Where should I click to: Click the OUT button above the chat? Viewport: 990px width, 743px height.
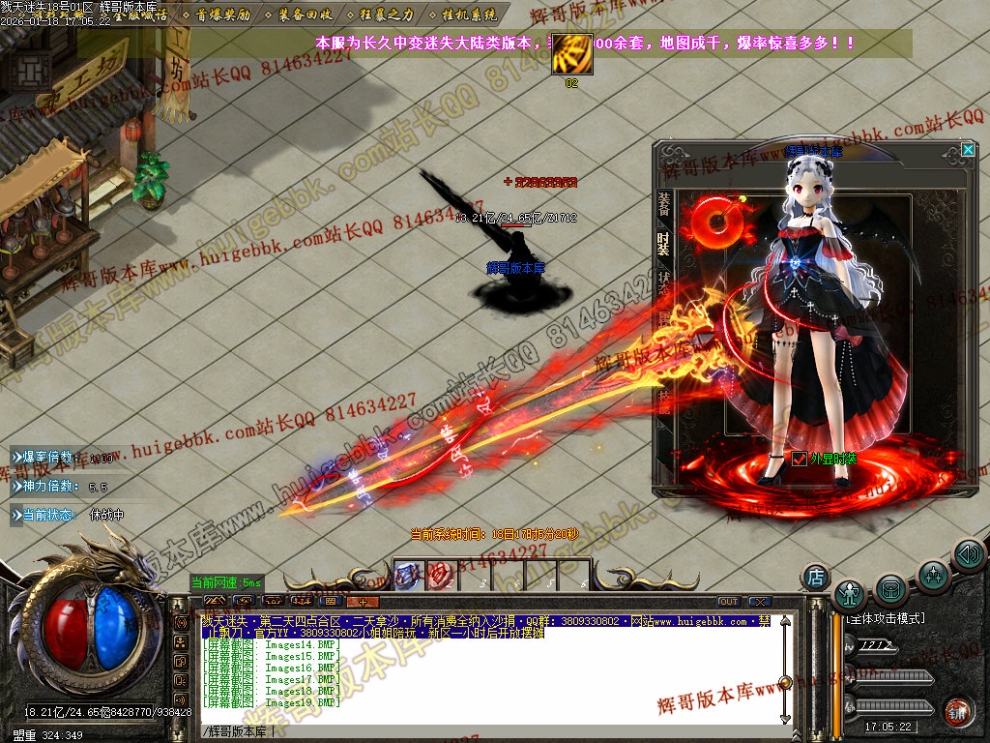(x=728, y=602)
